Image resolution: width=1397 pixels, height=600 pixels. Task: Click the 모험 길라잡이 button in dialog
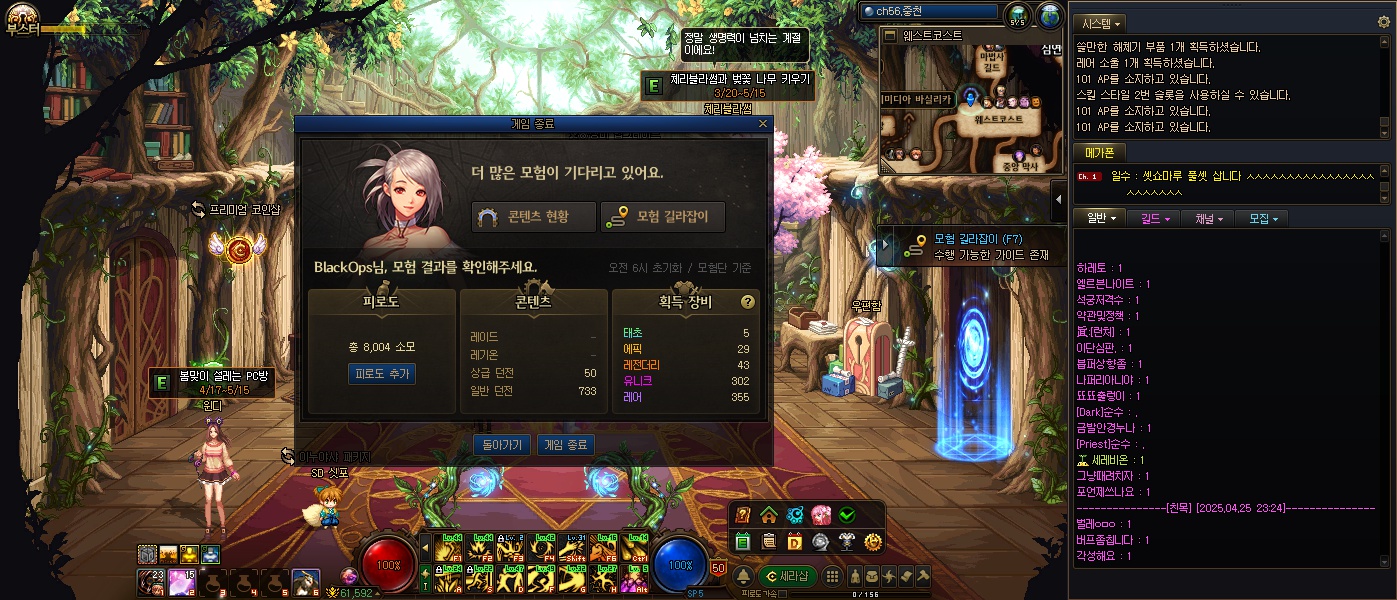662,217
